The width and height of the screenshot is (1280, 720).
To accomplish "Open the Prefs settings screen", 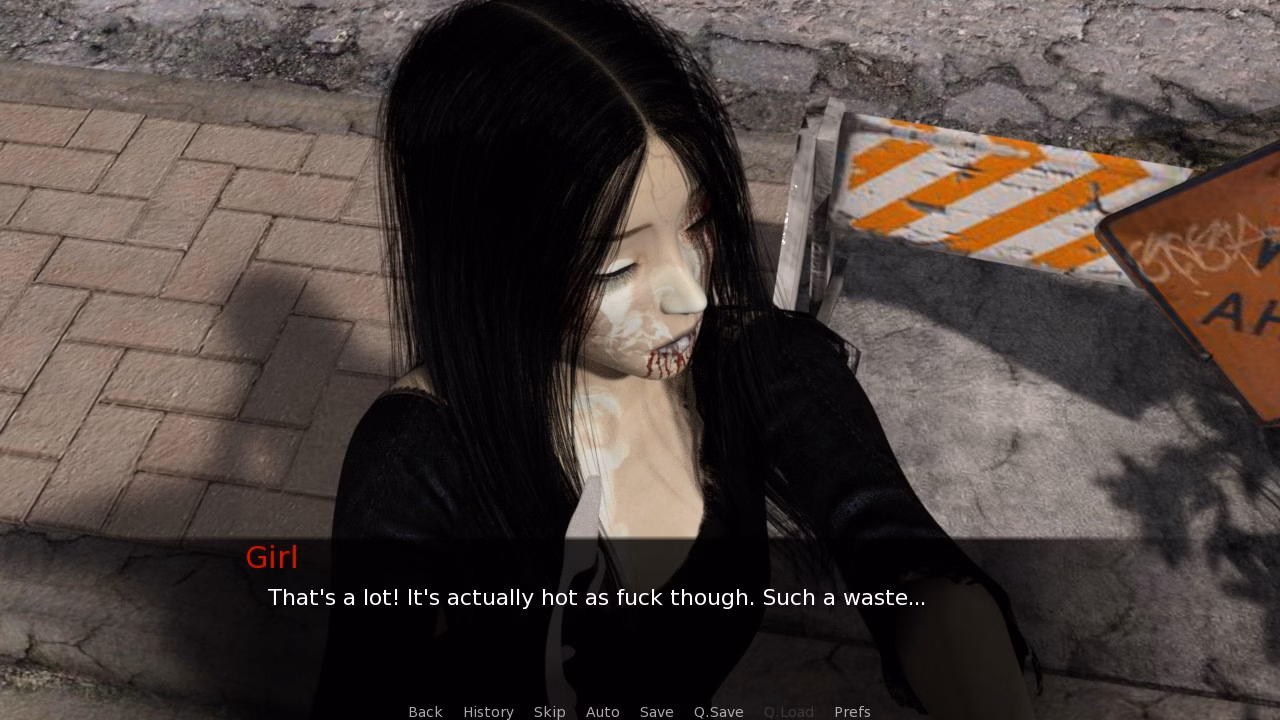I will tap(852, 711).
